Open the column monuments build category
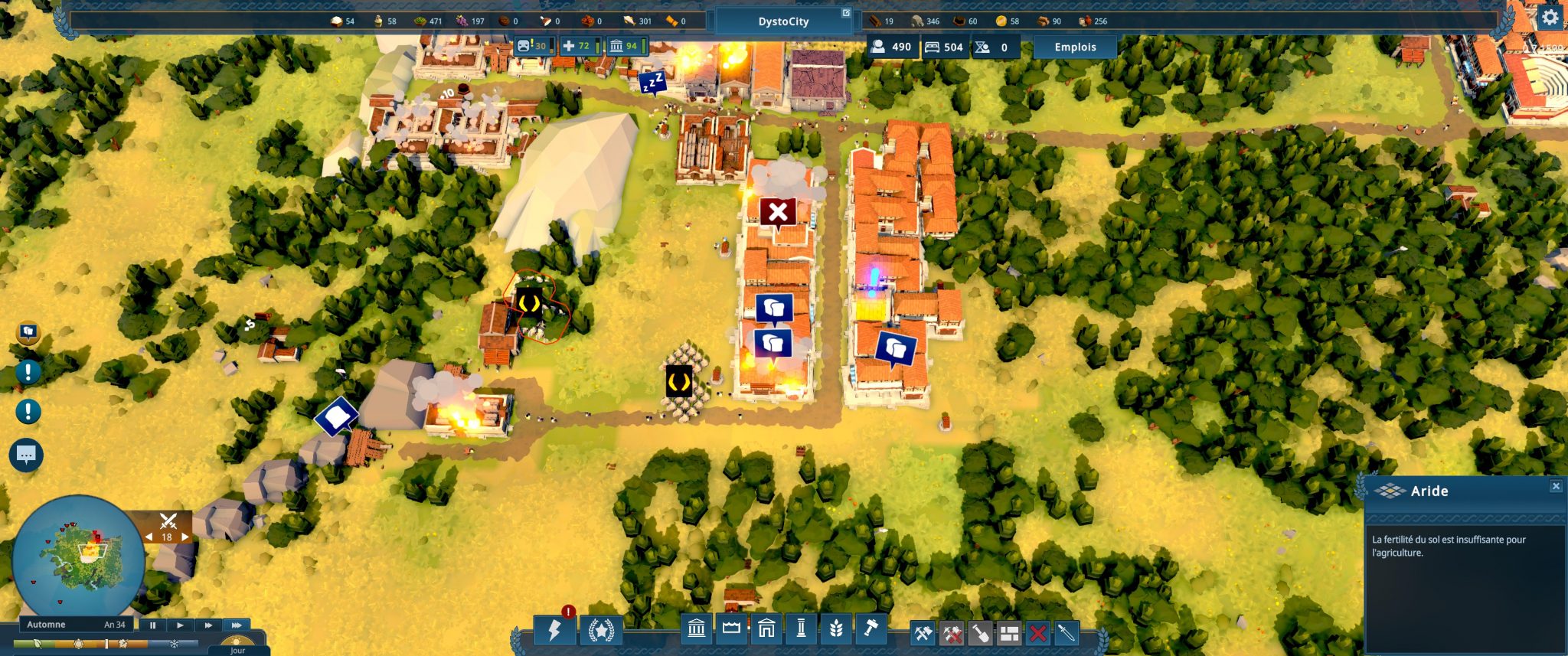1568x656 pixels. tap(801, 628)
